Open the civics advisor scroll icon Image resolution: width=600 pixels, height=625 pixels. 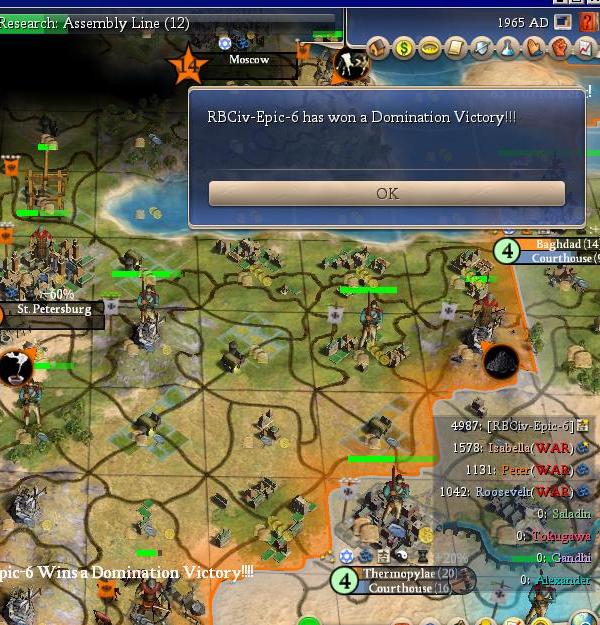(x=457, y=47)
